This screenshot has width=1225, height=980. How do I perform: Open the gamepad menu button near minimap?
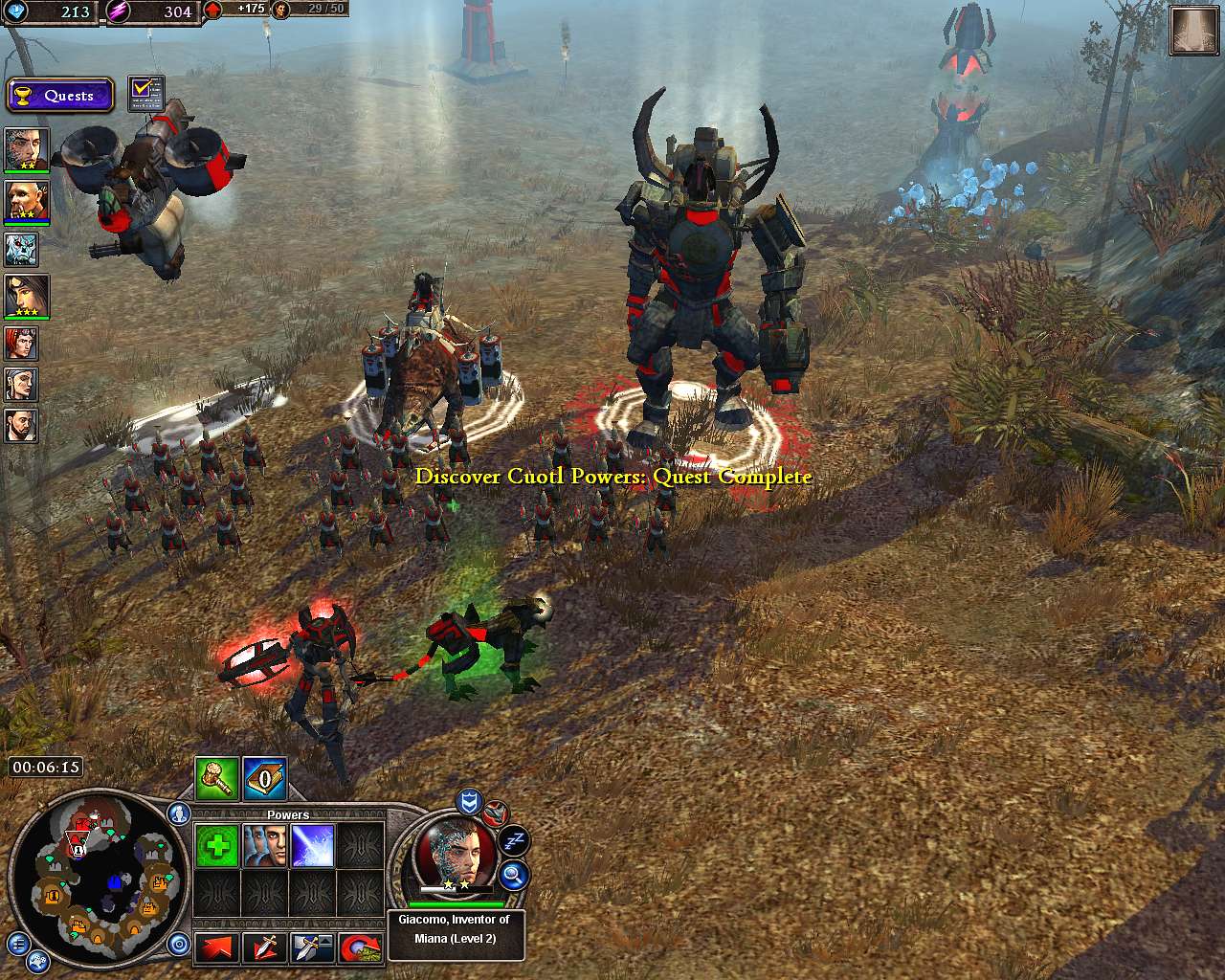[38, 962]
